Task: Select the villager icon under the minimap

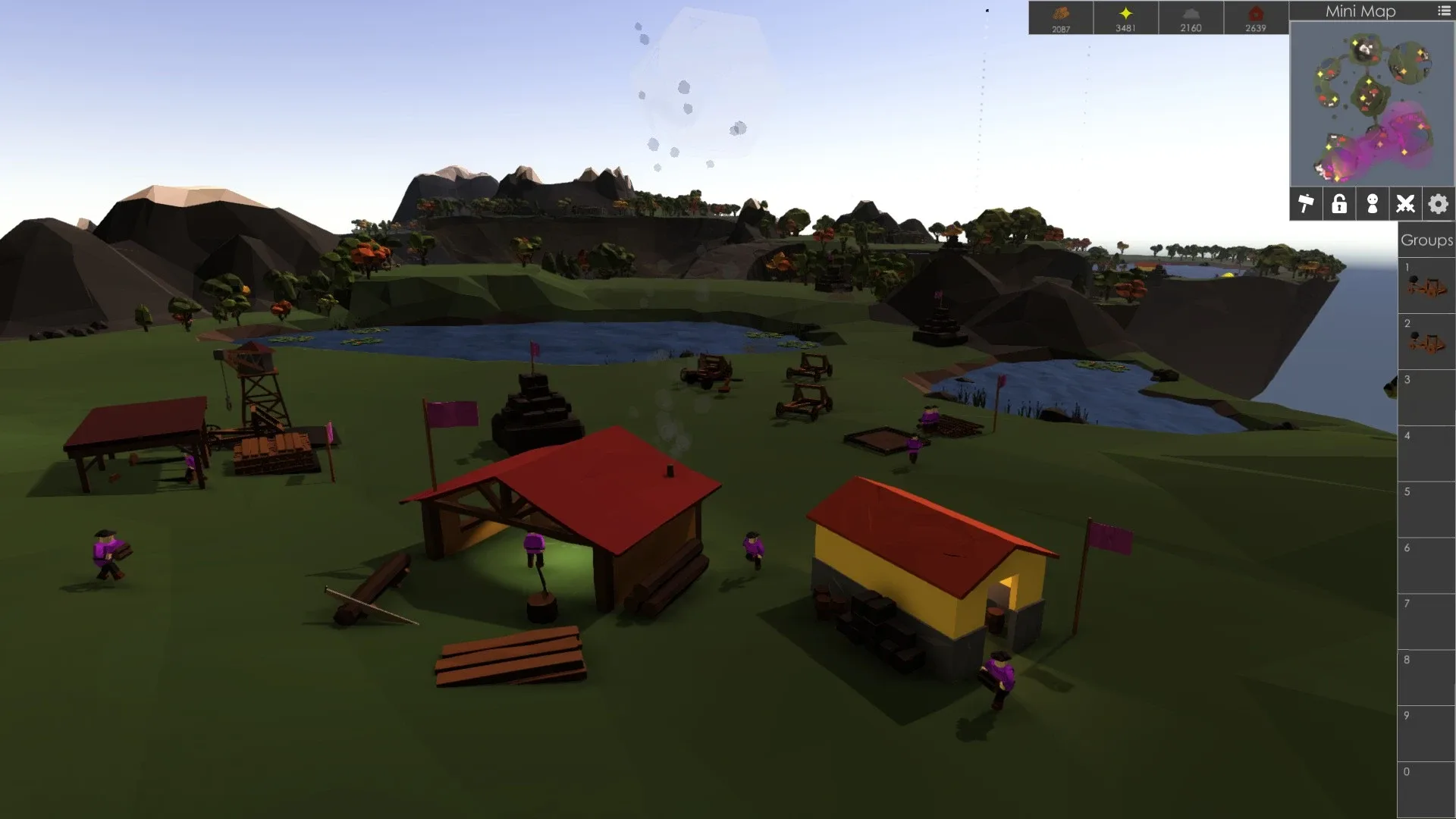Action: [1372, 203]
